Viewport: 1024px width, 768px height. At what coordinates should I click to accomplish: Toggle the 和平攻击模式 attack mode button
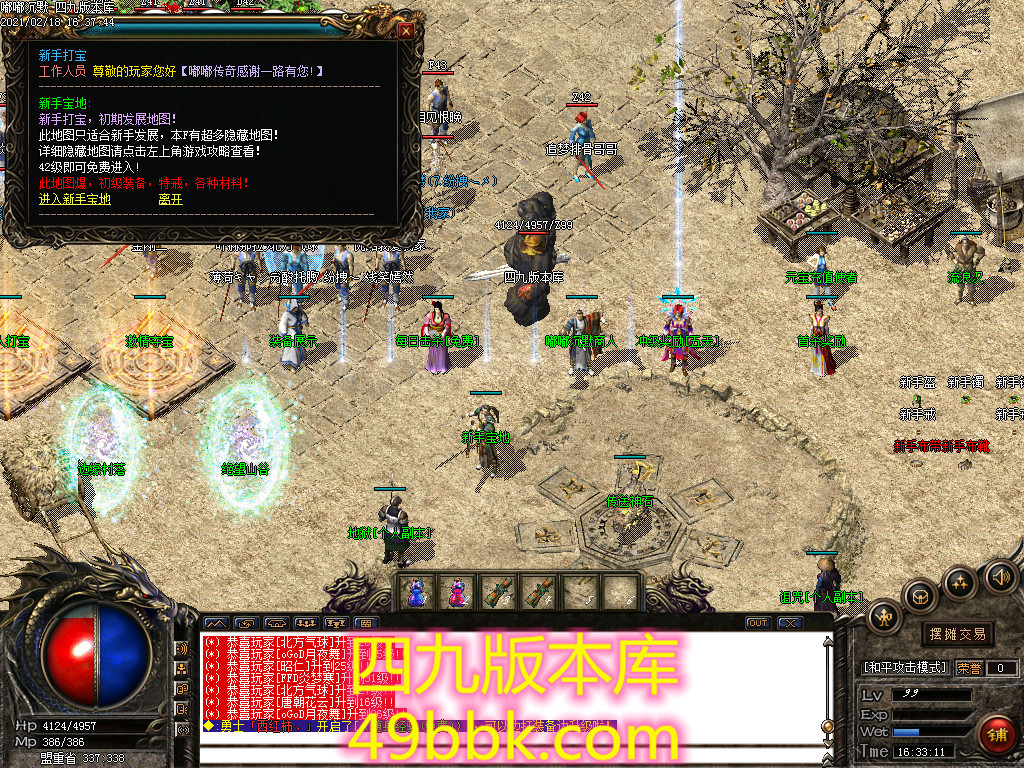click(x=904, y=667)
